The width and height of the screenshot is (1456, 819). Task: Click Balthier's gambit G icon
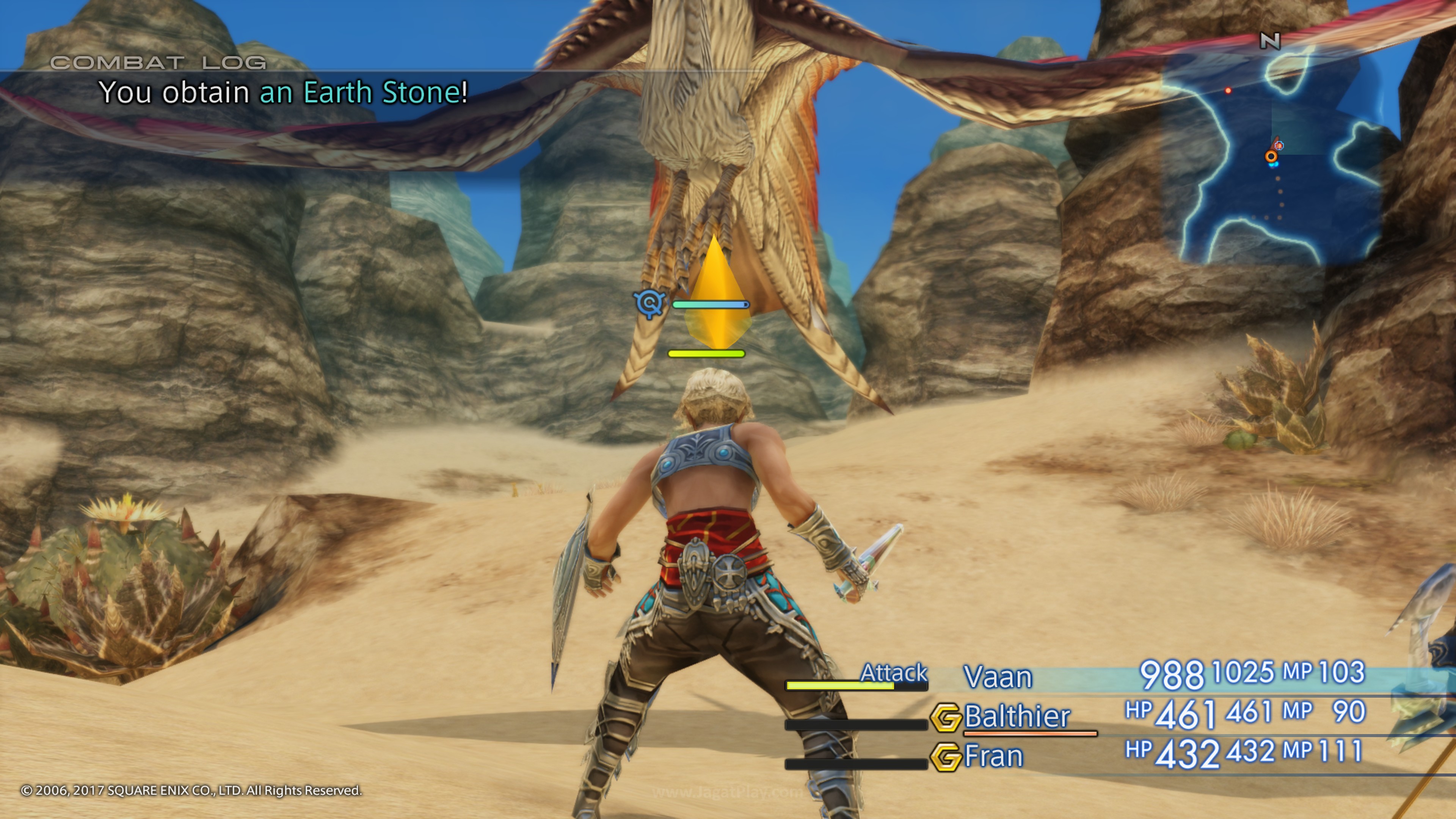click(x=946, y=717)
